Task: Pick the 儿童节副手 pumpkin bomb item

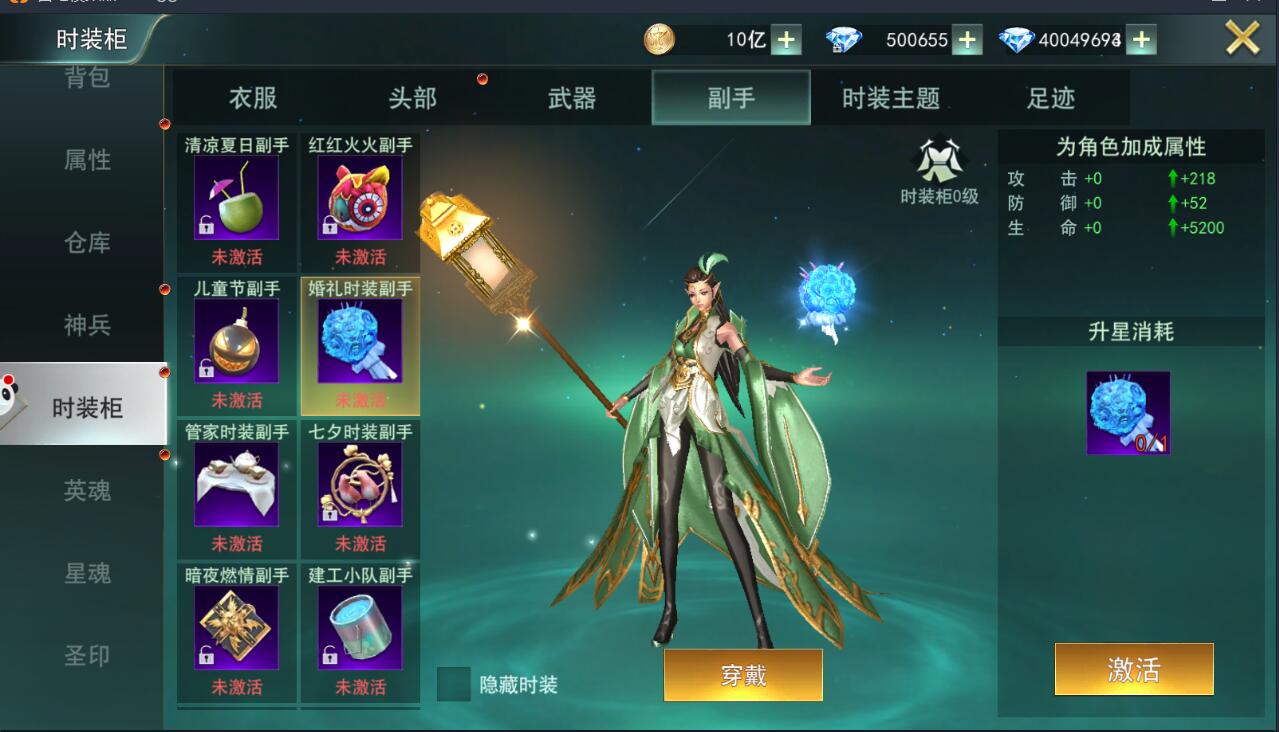Action: 236,341
